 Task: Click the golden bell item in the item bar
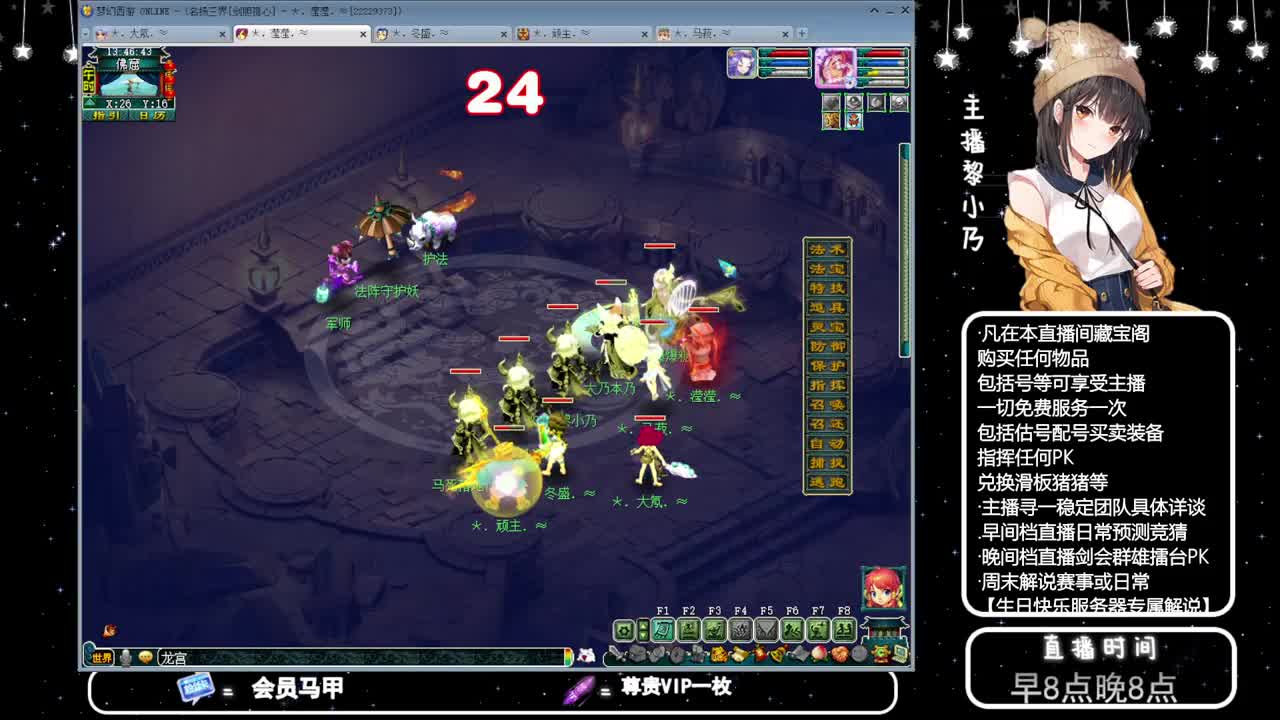tap(778, 655)
